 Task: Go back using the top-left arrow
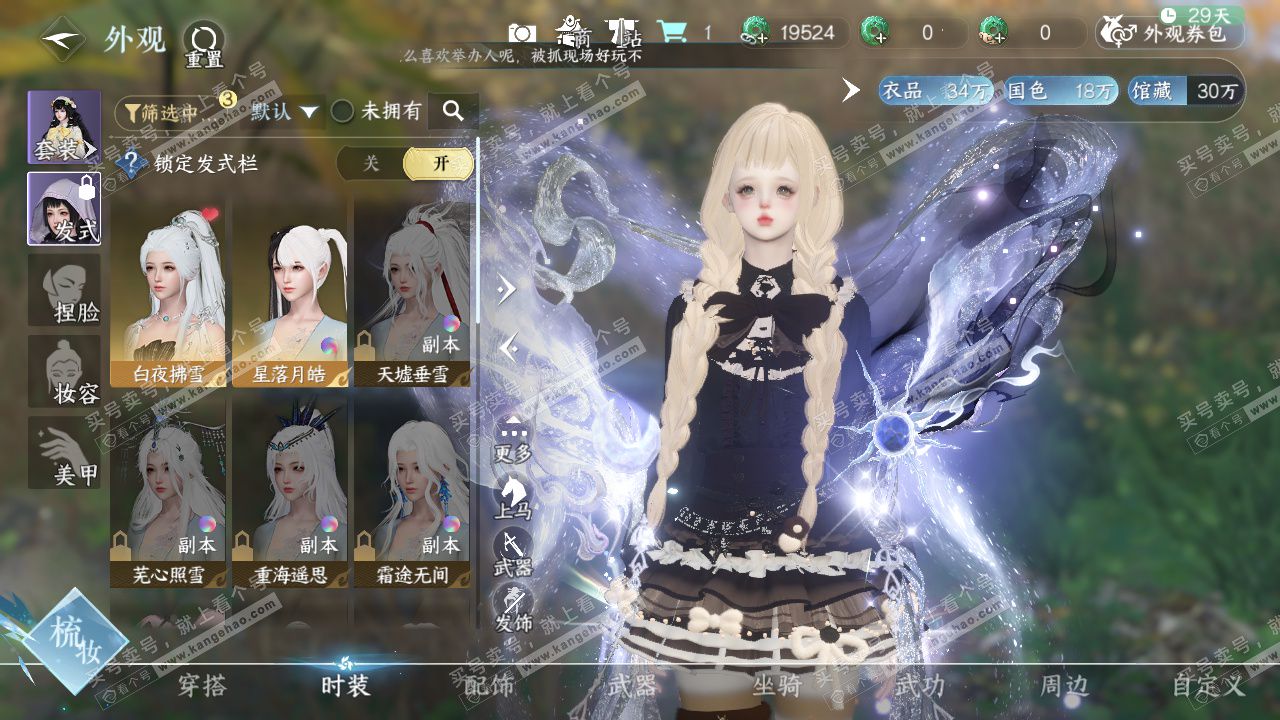pos(61,40)
